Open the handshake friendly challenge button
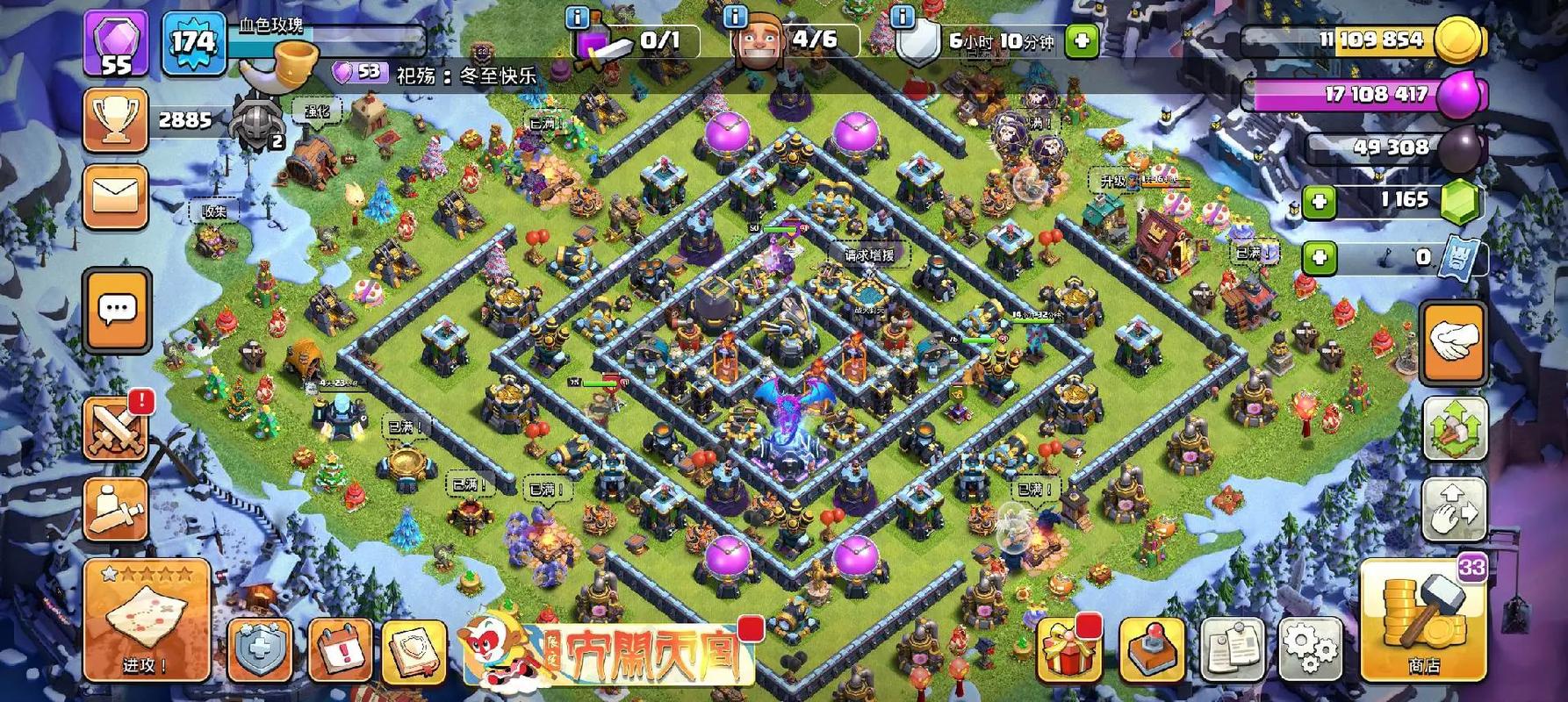Image resolution: width=1568 pixels, height=702 pixels. click(1453, 342)
